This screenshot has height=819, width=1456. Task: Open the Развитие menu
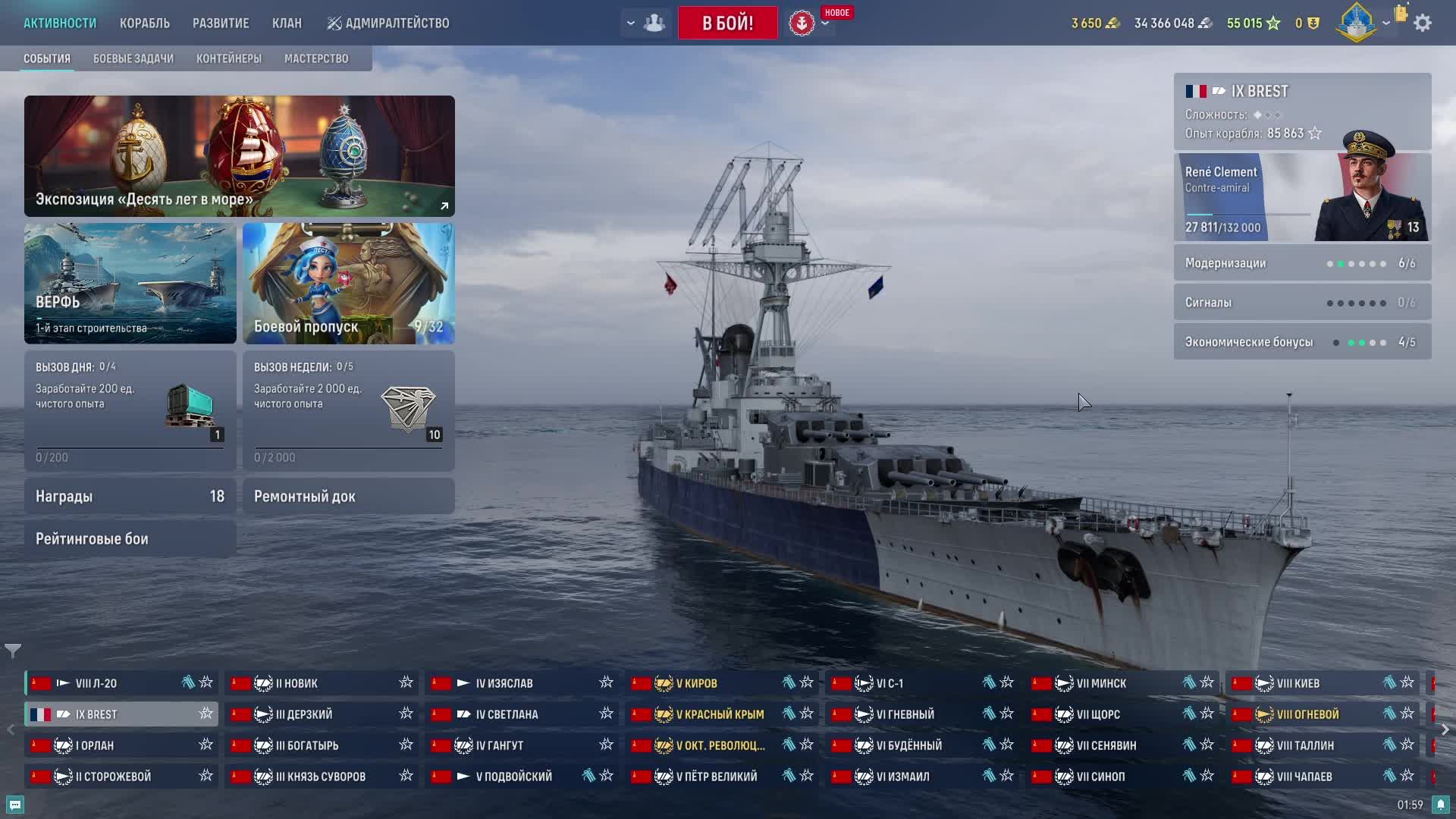point(221,23)
